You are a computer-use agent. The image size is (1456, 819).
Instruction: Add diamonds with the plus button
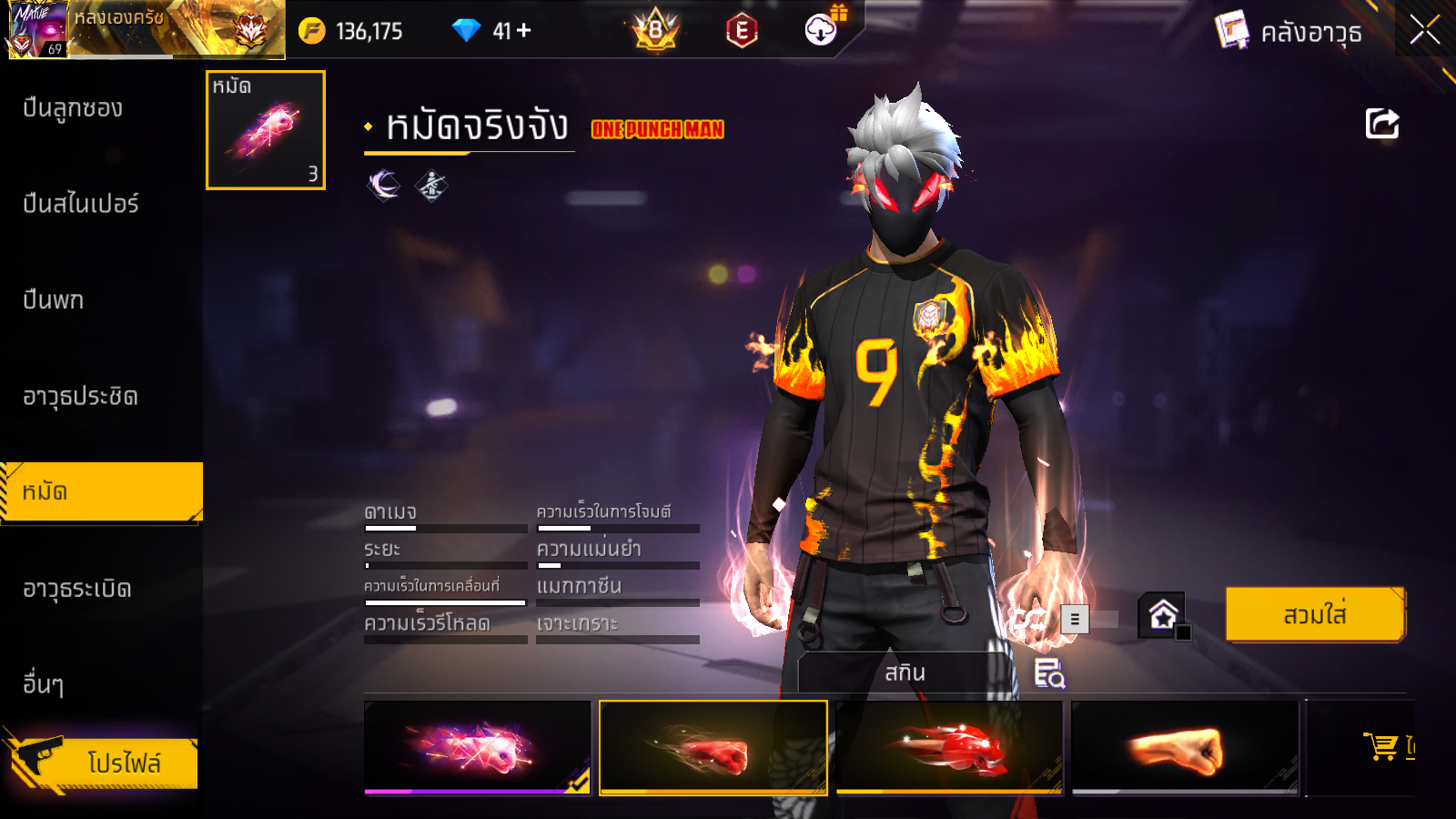[524, 31]
